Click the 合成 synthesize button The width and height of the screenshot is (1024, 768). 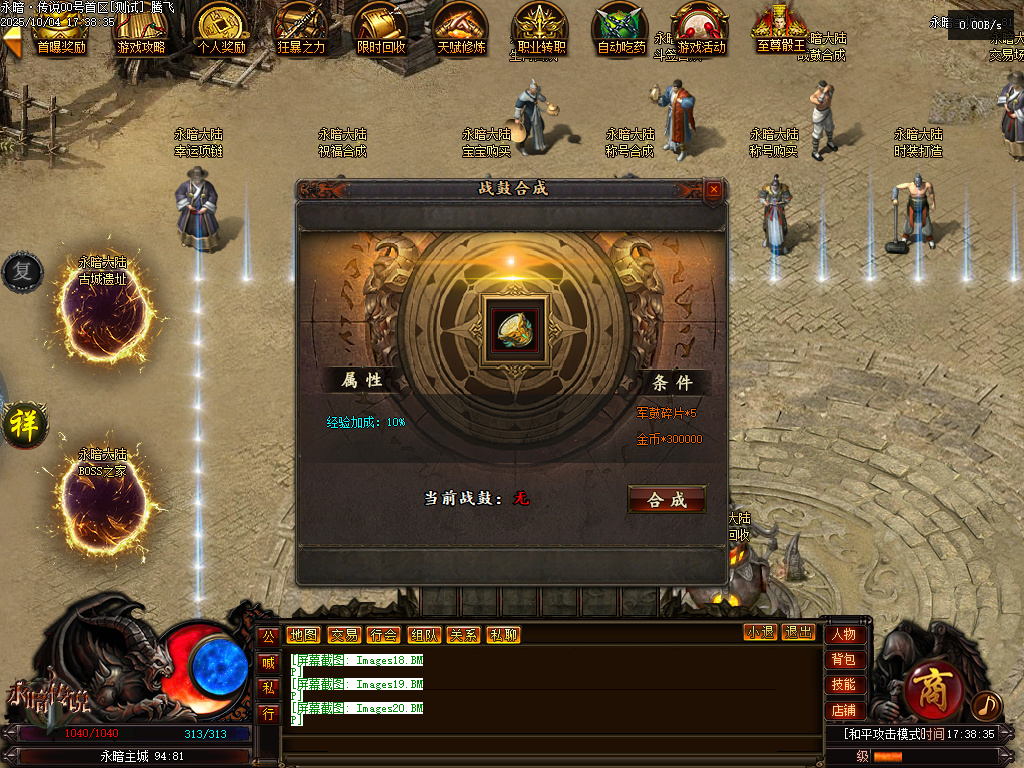click(x=666, y=499)
